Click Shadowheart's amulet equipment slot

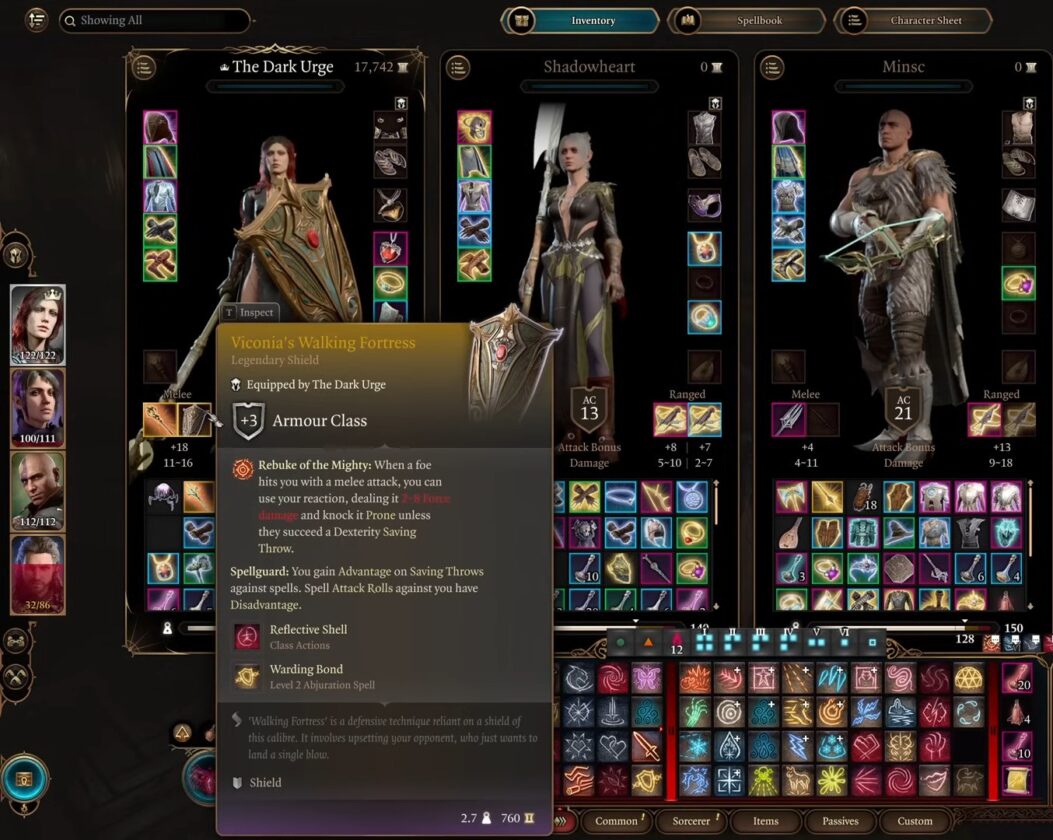pyautogui.click(x=704, y=245)
